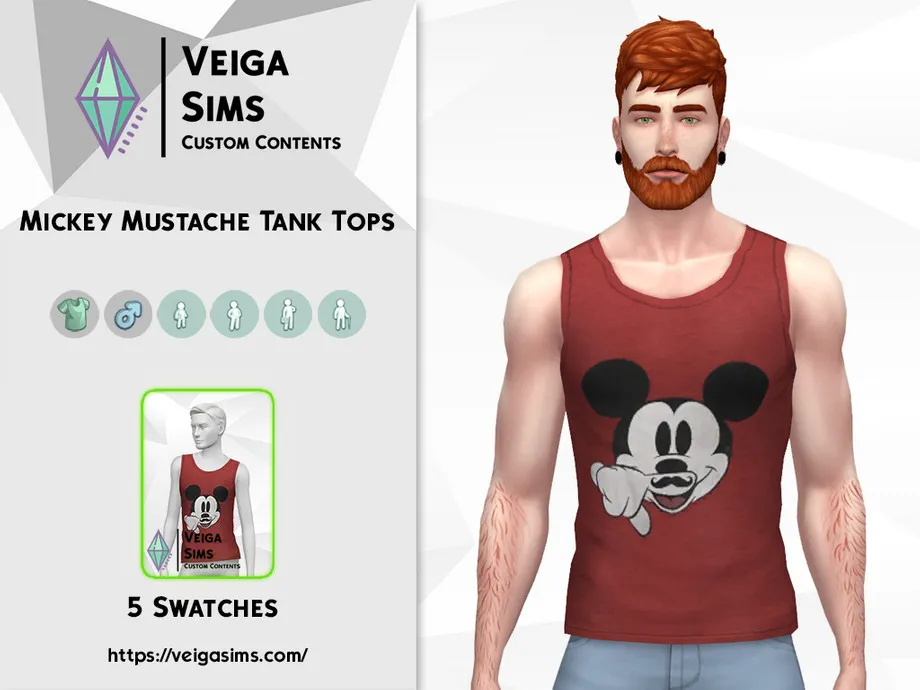Select the elder age icon with cane

pos(342,316)
